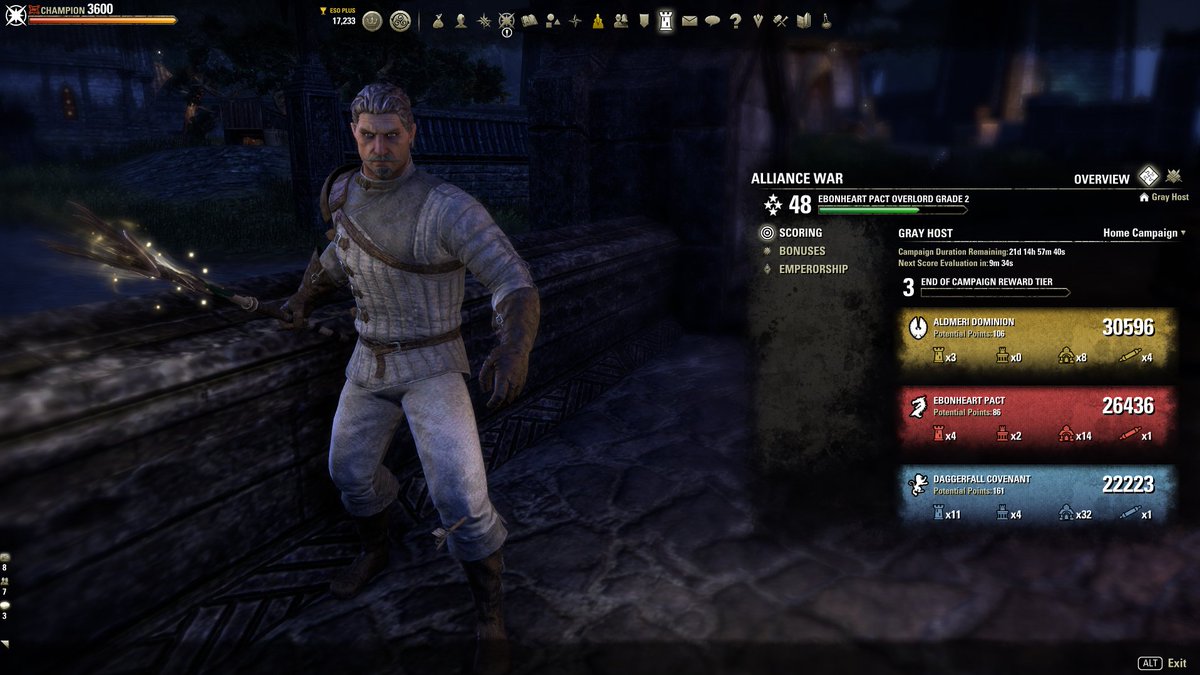1200x675 pixels.
Task: Open the guild shield banner icon
Action: (643, 20)
